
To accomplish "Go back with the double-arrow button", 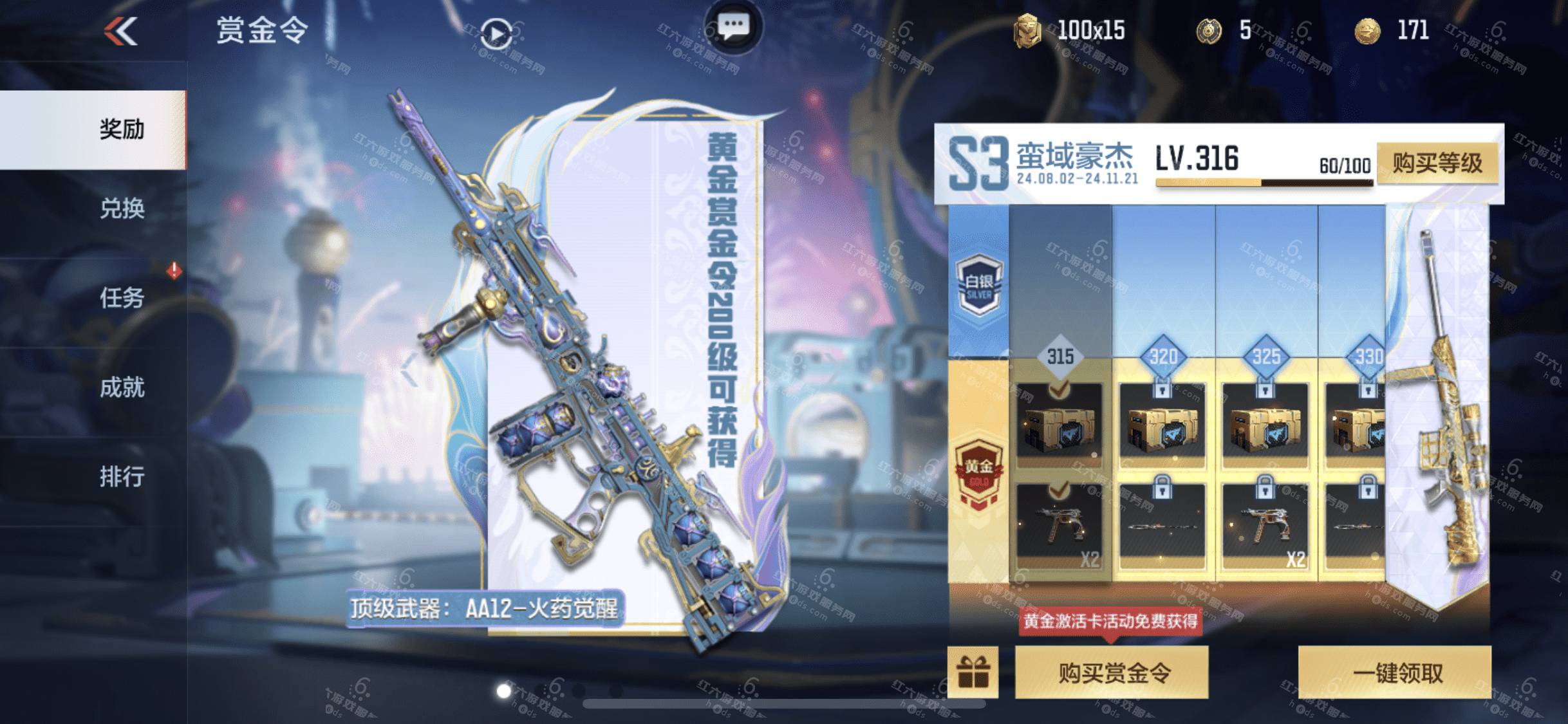I will pyautogui.click(x=121, y=31).
